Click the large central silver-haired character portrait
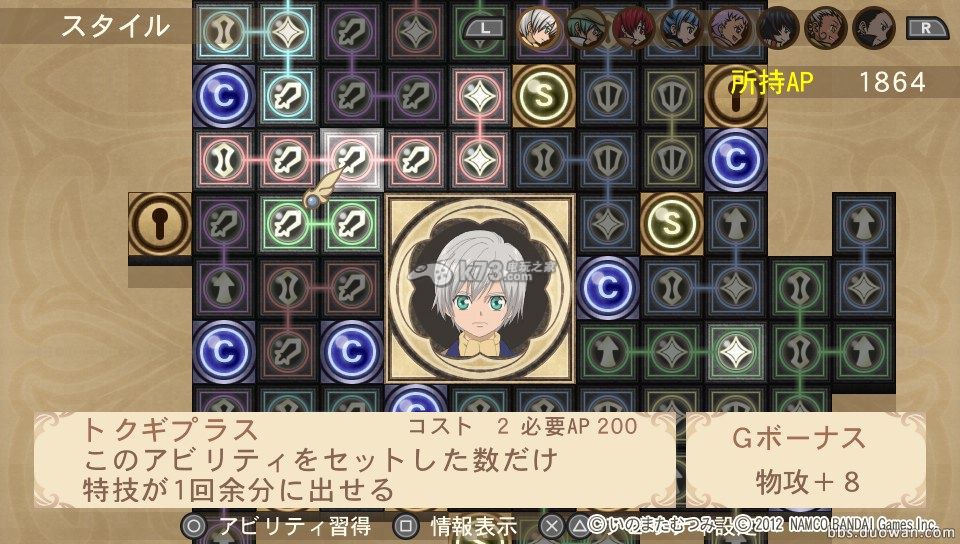960x544 pixels. click(x=480, y=290)
